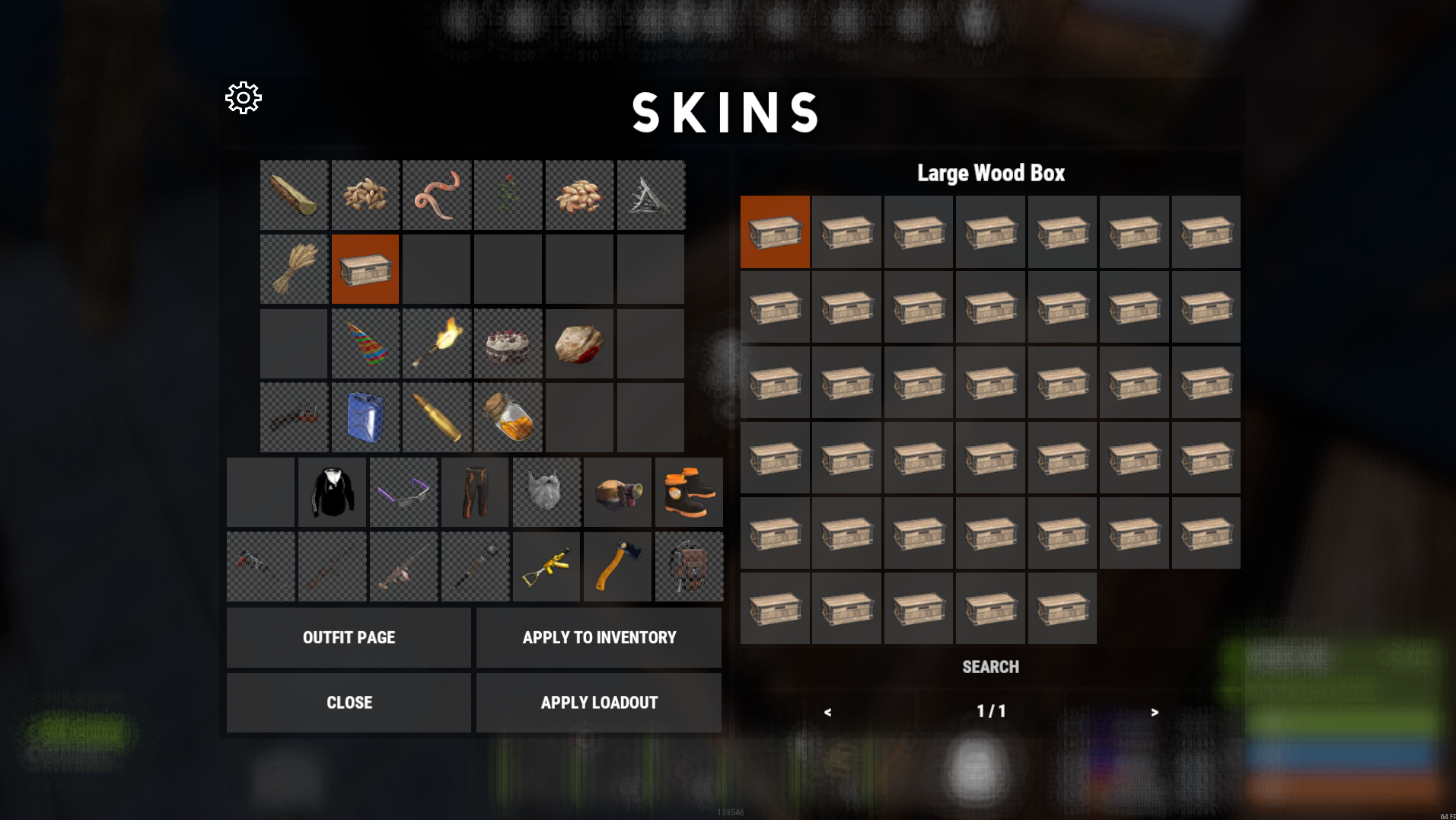
Task: Open the gear settings icon
Action: tap(244, 98)
